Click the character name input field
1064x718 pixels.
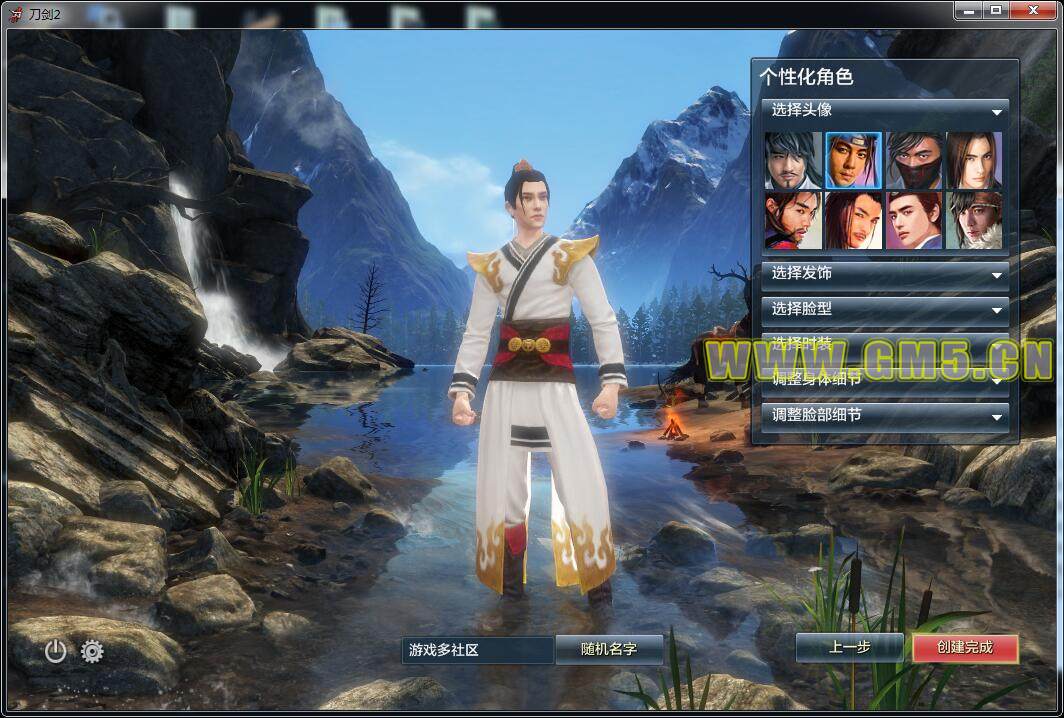[x=477, y=650]
